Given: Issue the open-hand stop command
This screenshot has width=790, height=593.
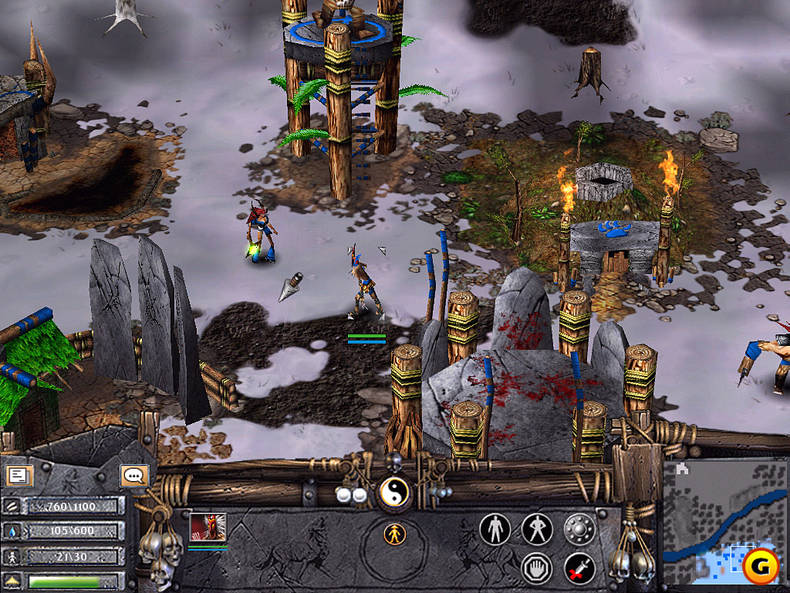Looking at the screenshot, I should pyautogui.click(x=537, y=568).
